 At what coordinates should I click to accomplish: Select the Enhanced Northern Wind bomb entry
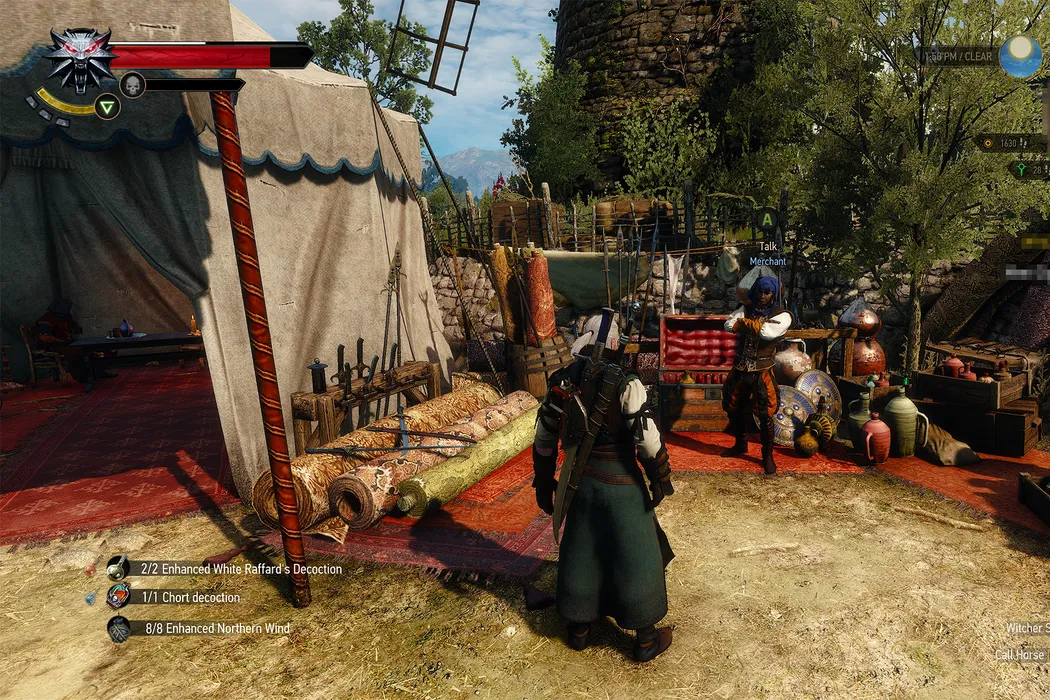pyautogui.click(x=208, y=628)
